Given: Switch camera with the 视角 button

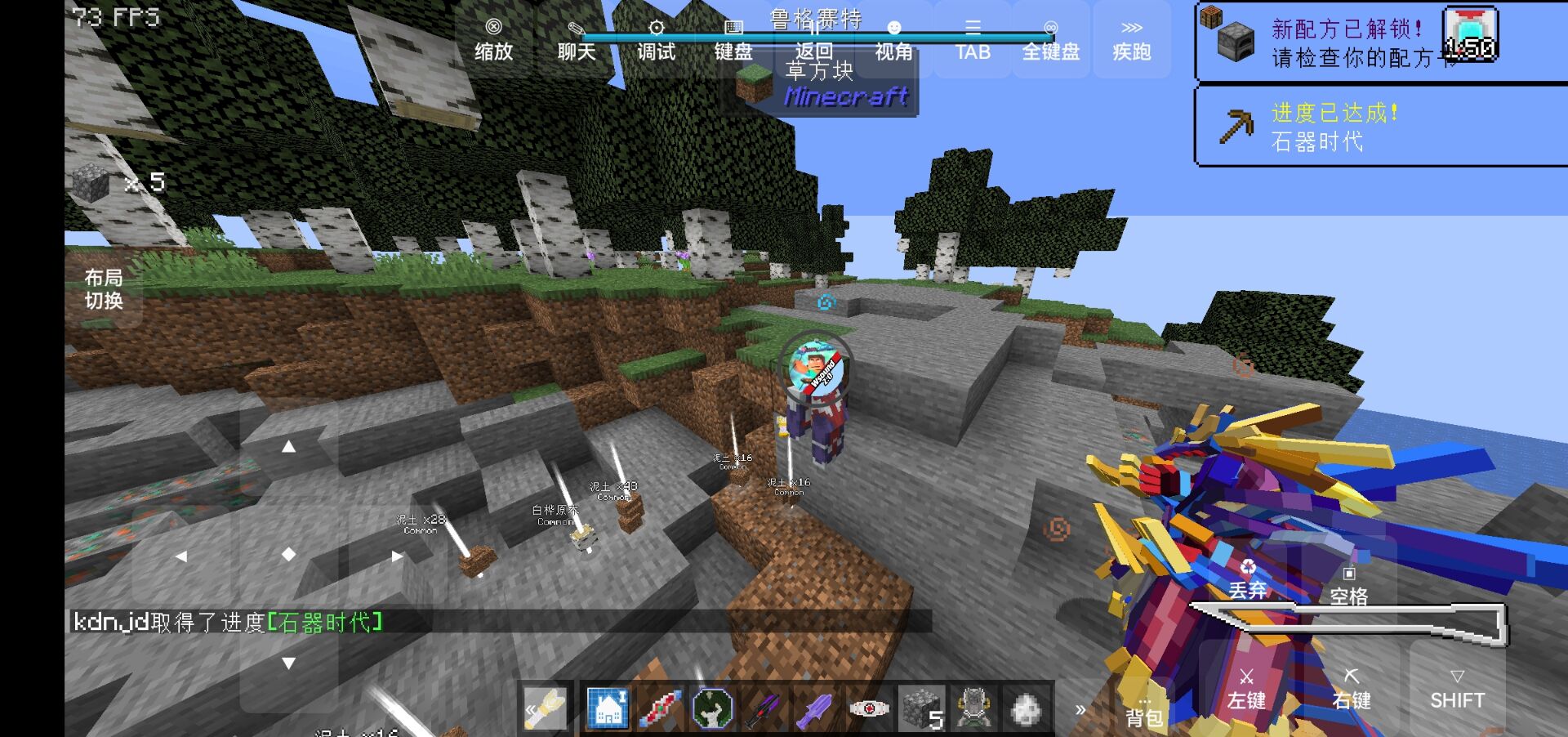Looking at the screenshot, I should click(893, 40).
